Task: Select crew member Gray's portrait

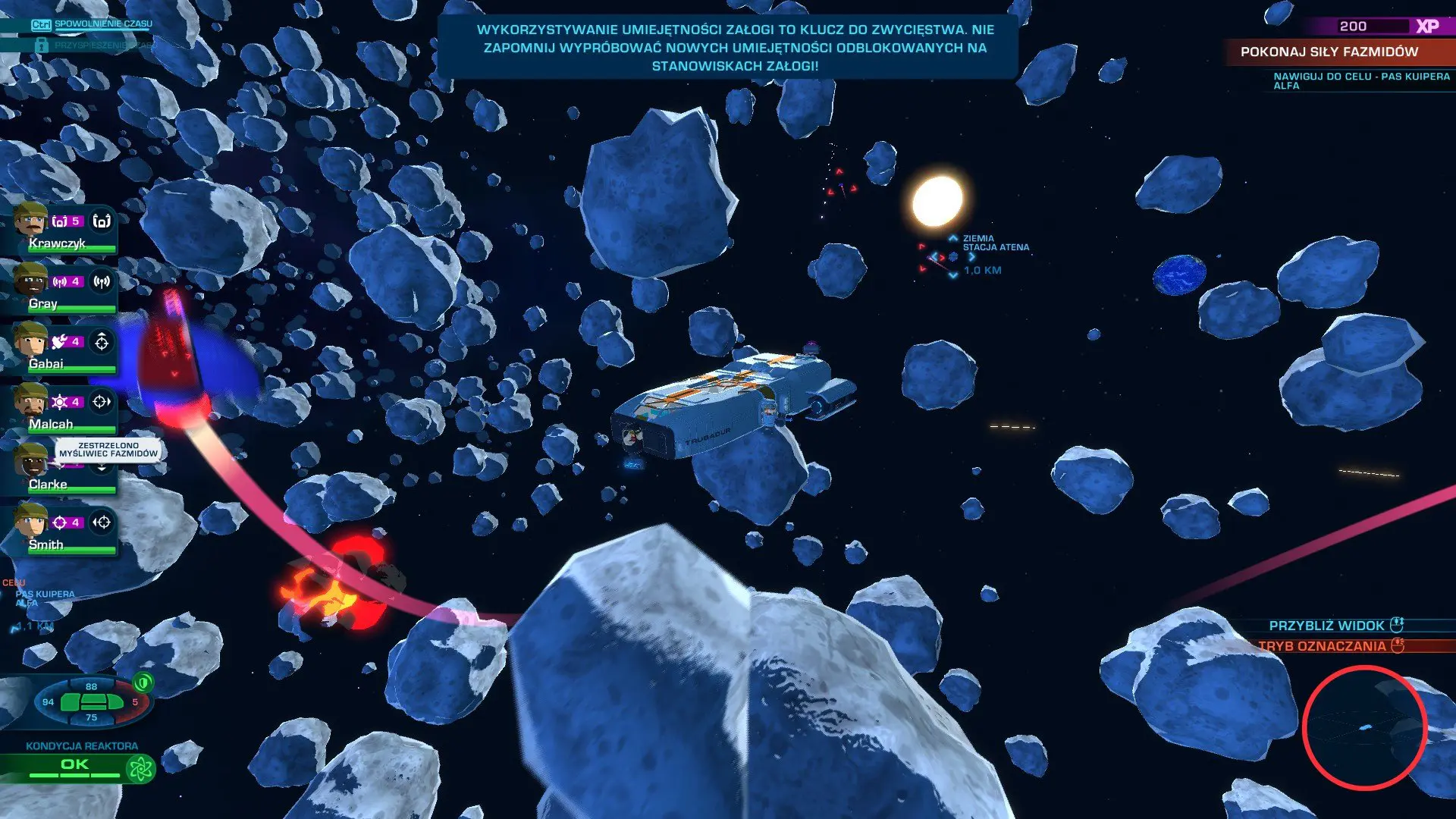Action: 30,281
